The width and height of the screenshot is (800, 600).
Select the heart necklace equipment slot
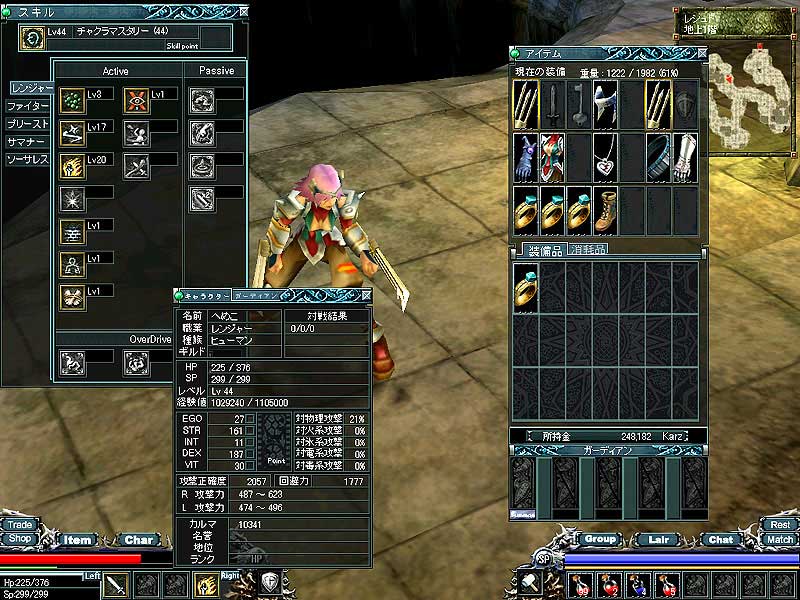tap(606, 154)
